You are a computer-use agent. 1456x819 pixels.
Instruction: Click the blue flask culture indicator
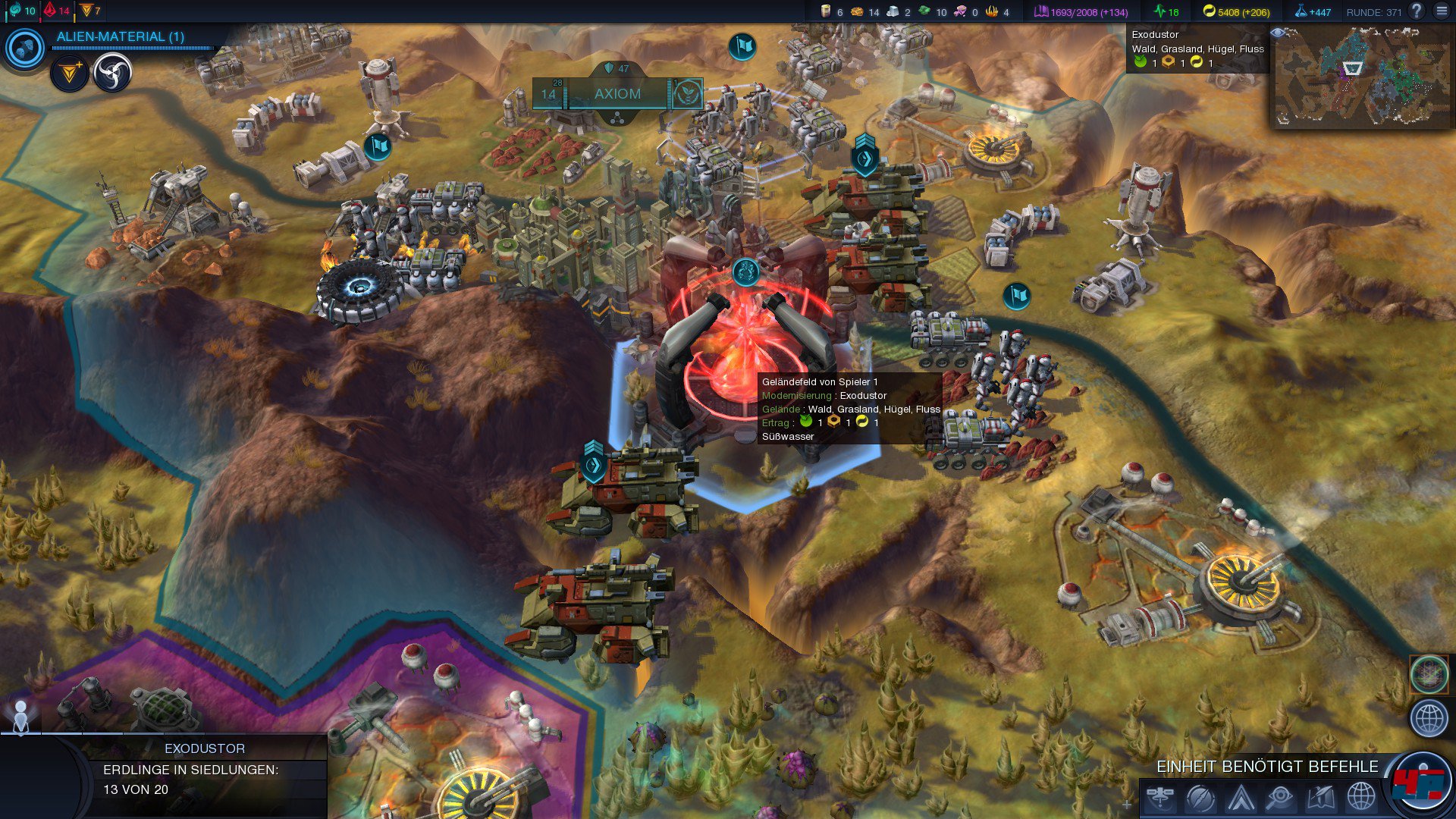click(1313, 12)
